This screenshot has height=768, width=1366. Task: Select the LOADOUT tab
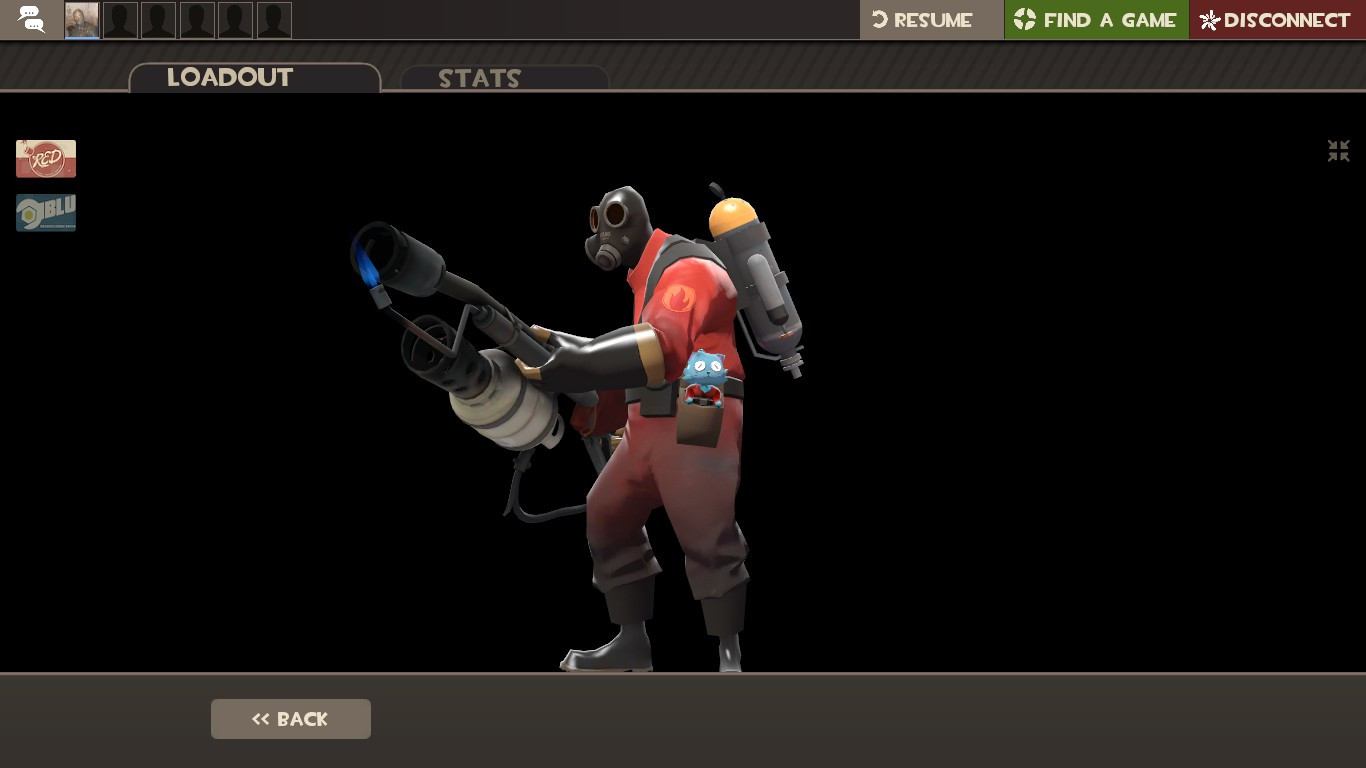click(231, 78)
